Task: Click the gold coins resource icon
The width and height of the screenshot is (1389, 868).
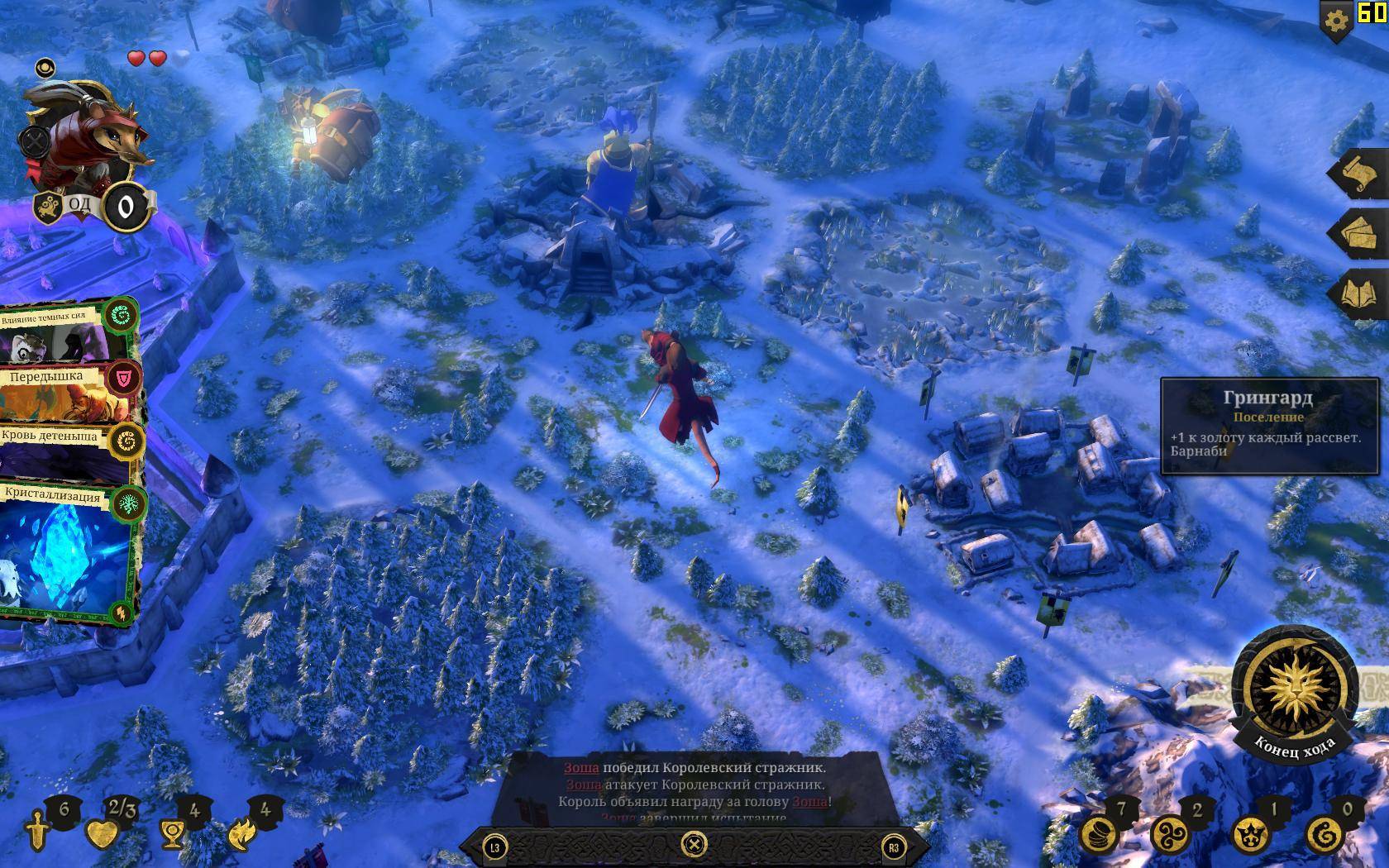Action: [1099, 834]
